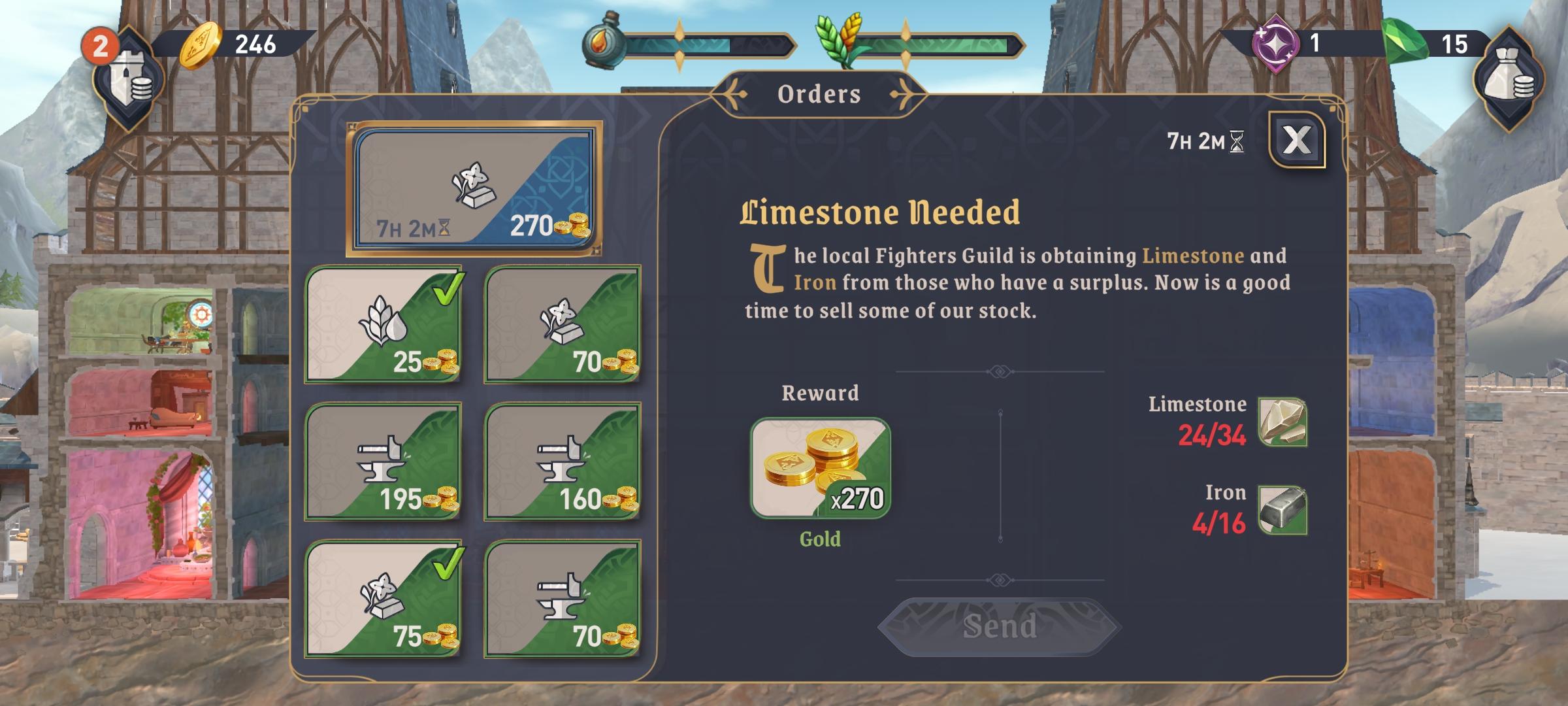
Task: Tap the Limestone resource icon
Action: (x=1282, y=422)
